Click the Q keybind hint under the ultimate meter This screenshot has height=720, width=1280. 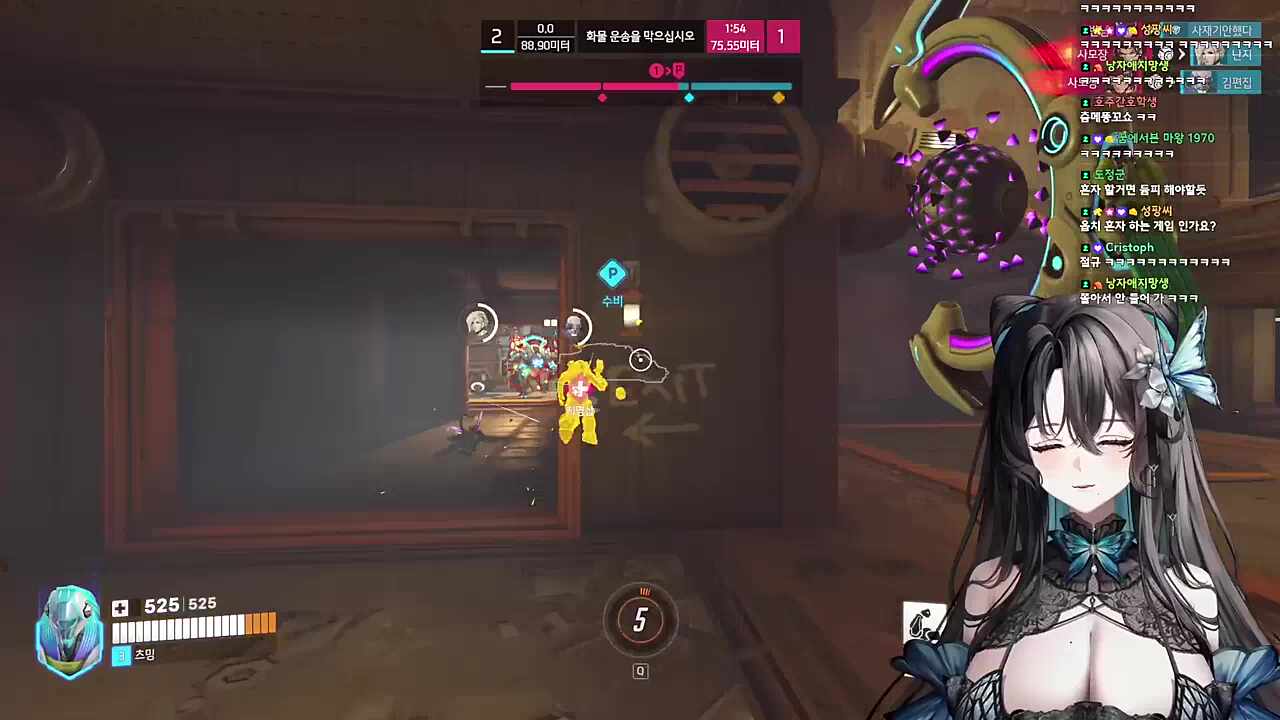pyautogui.click(x=640, y=671)
